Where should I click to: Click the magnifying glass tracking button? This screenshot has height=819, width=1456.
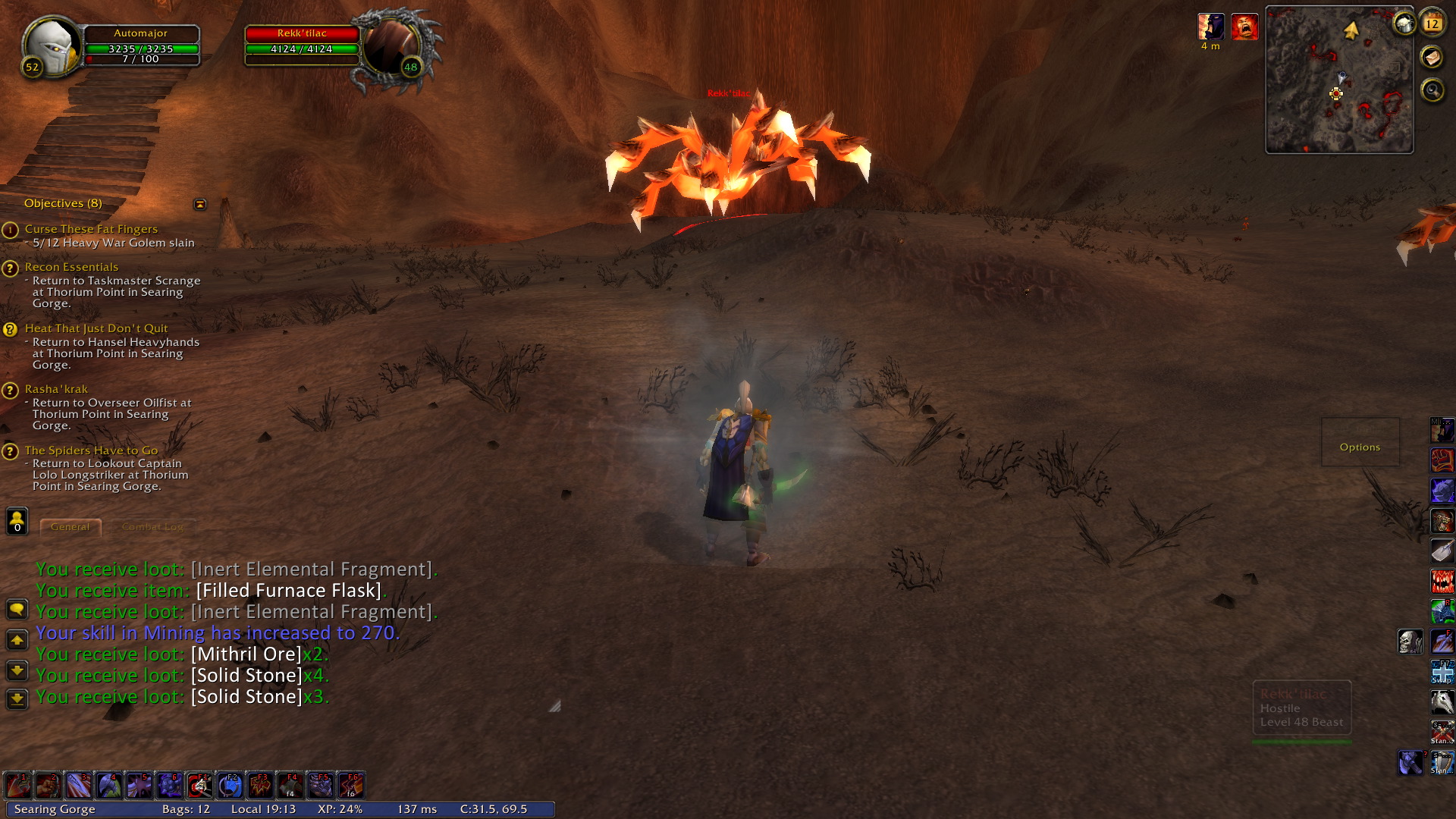pos(1432,90)
